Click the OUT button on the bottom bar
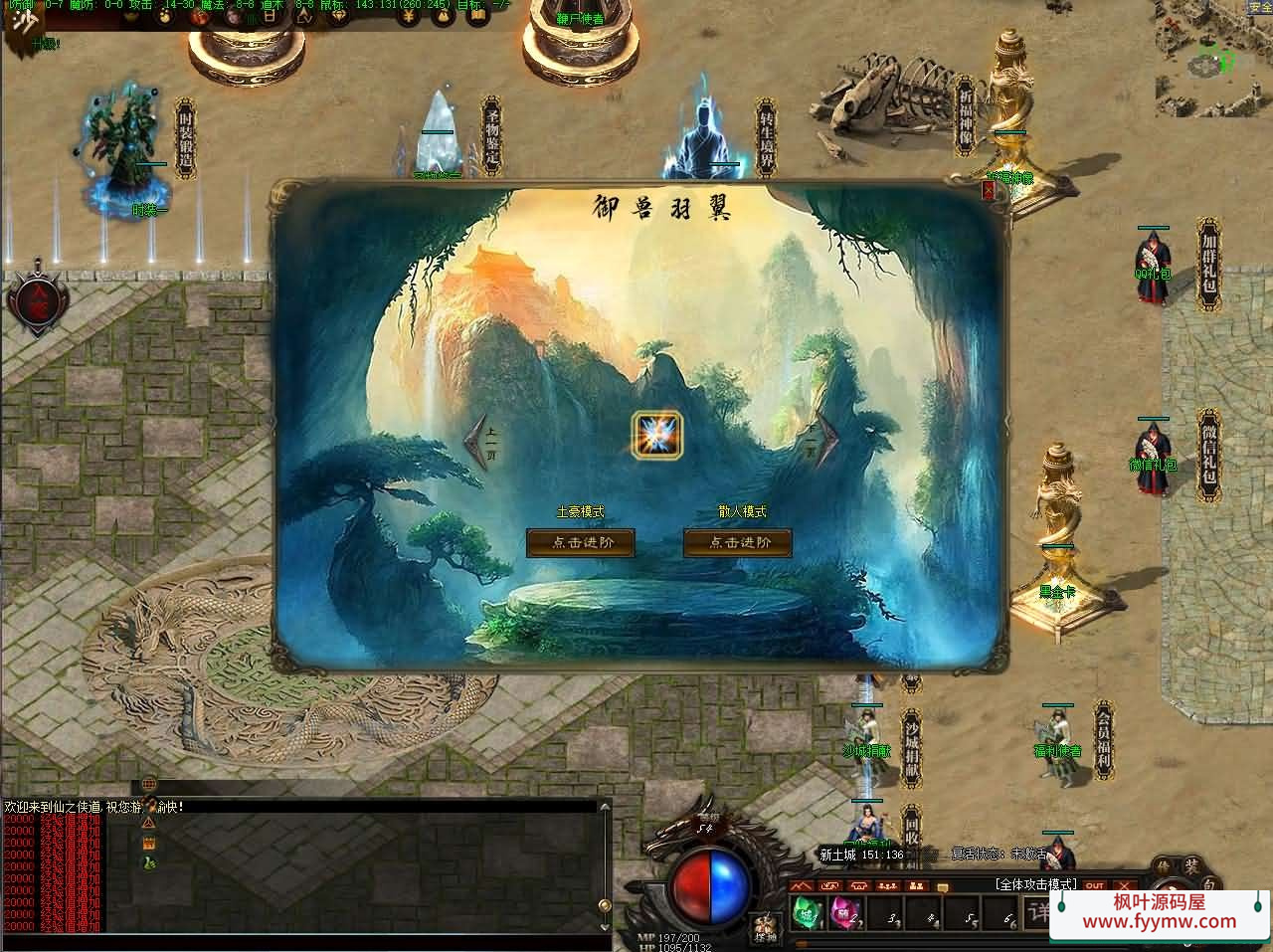The image size is (1273, 952). point(1095,885)
